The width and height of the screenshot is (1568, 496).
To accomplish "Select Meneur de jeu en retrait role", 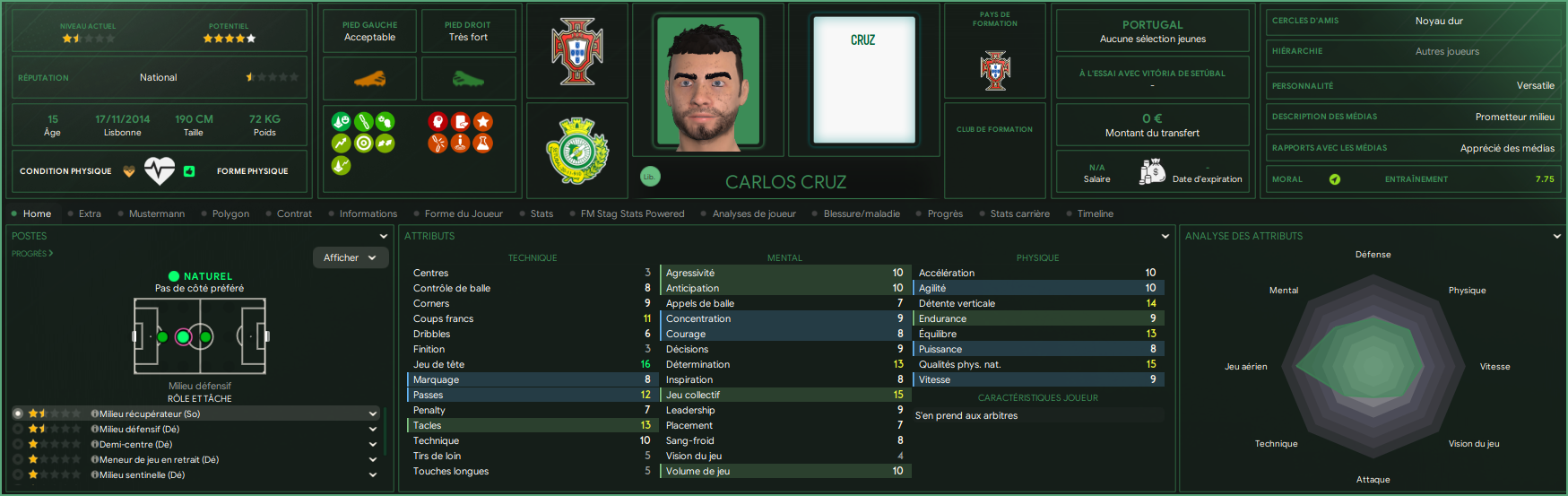I will [159, 459].
